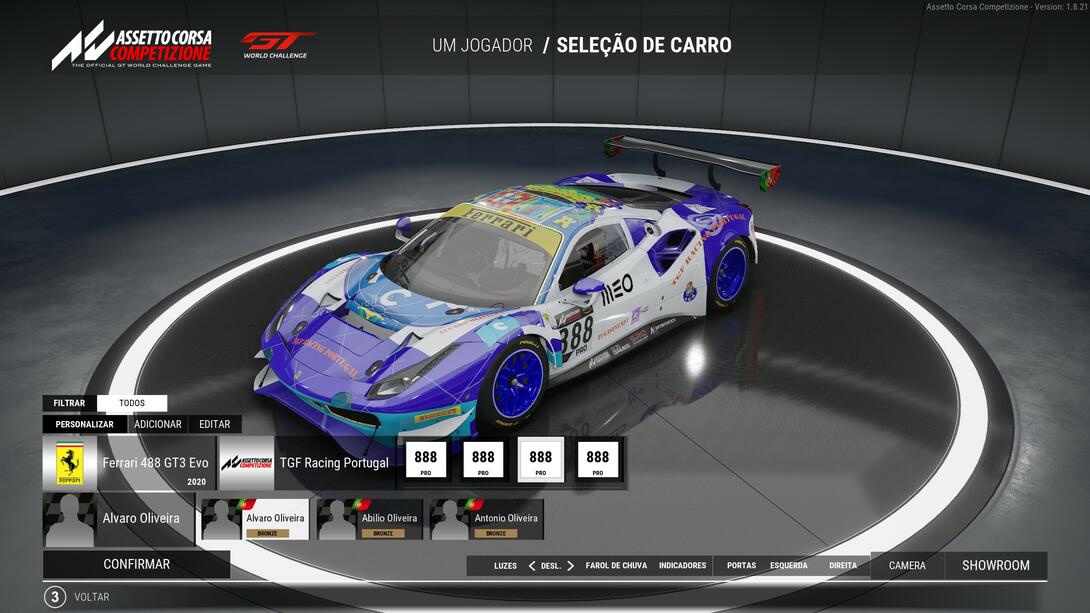This screenshot has width=1090, height=613.
Task: Open the car doors with Portas
Action: [741, 566]
